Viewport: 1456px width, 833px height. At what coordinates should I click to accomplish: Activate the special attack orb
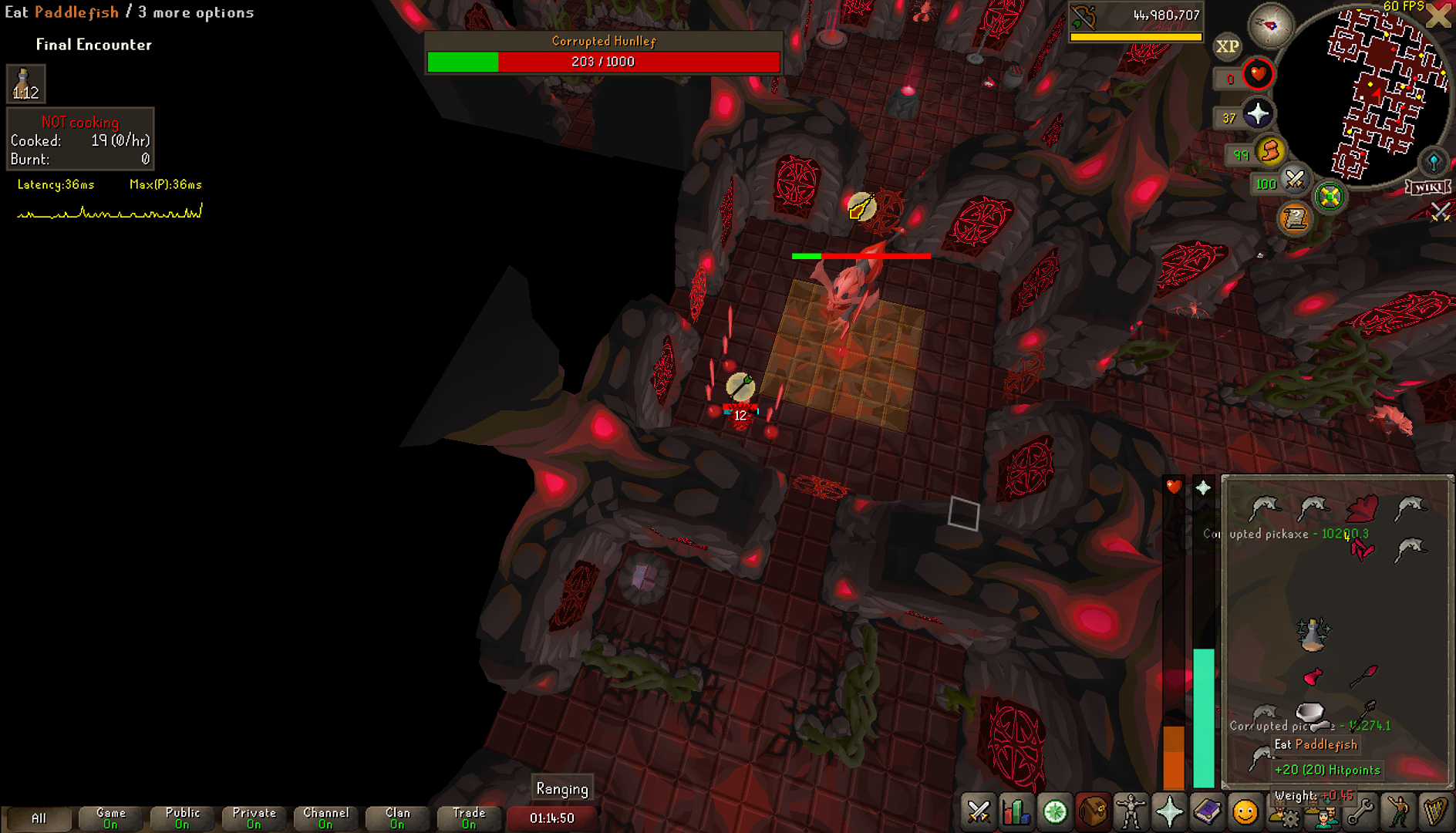click(x=1295, y=180)
